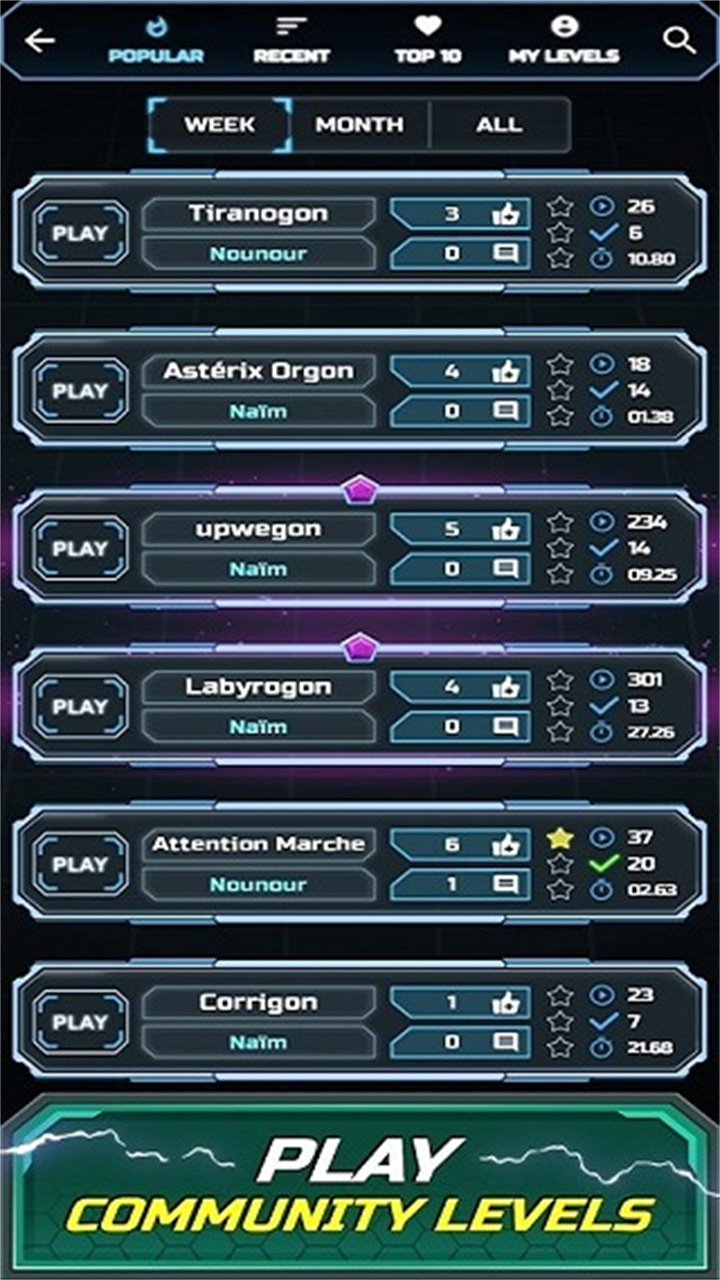Select the Tiranogon level name

[258, 213]
